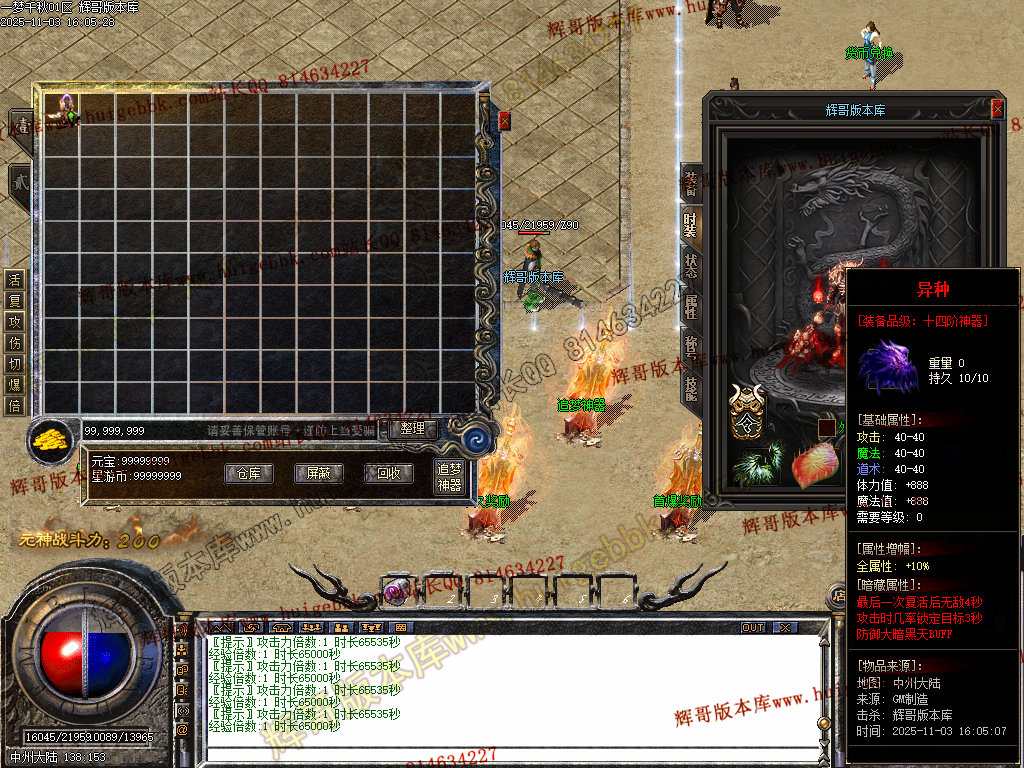The image size is (1024, 768).
Task: Open the 追梦神器 artifact panel
Action: coord(449,476)
